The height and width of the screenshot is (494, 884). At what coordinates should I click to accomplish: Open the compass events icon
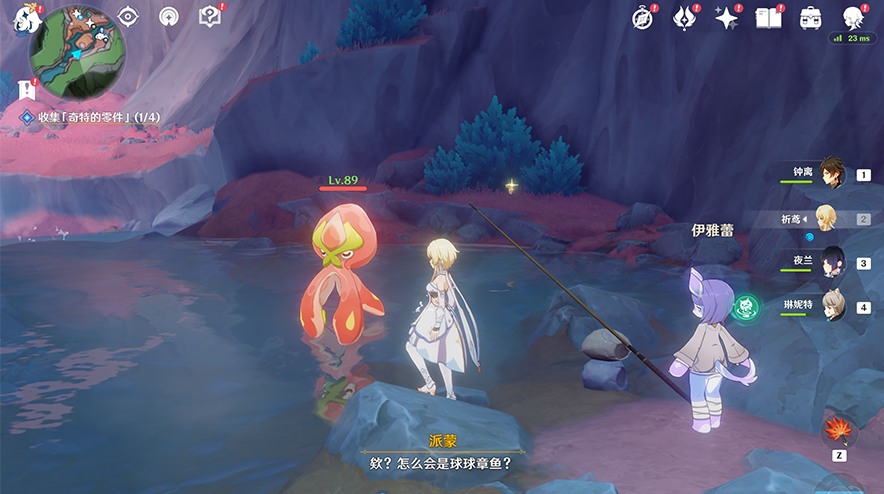(644, 17)
